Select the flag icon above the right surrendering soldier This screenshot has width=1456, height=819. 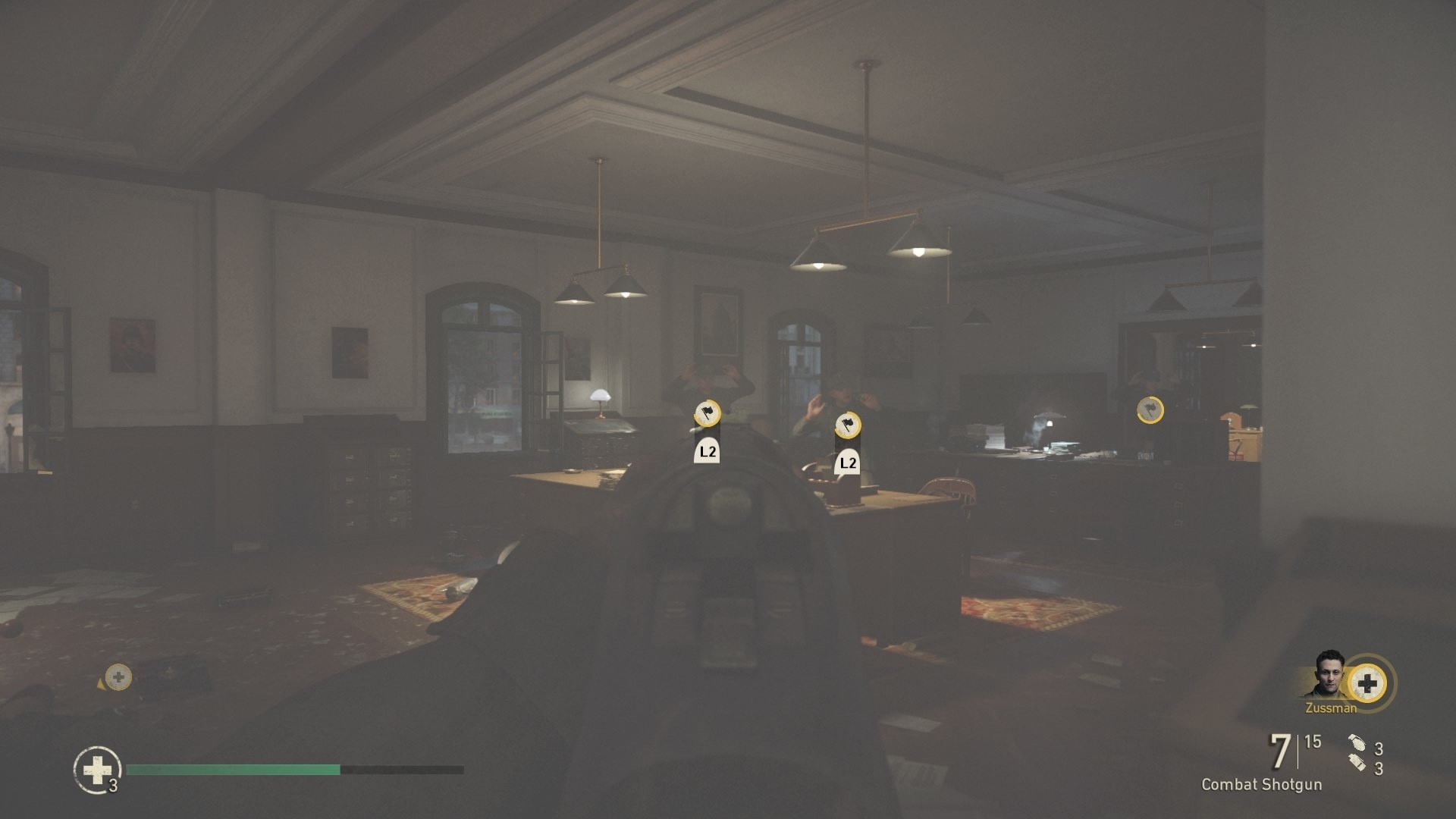(848, 425)
